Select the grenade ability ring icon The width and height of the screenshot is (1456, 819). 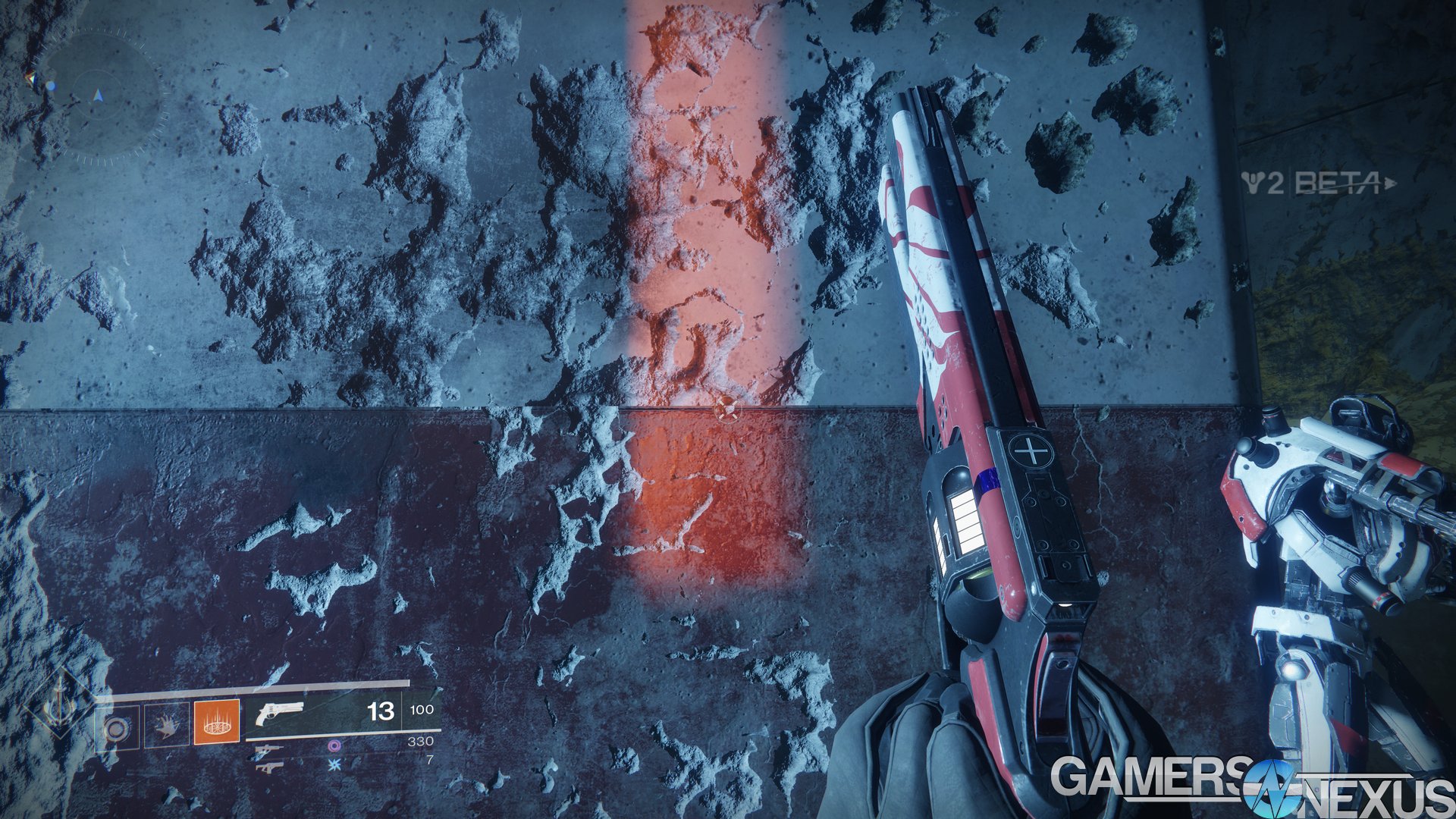[x=116, y=729]
